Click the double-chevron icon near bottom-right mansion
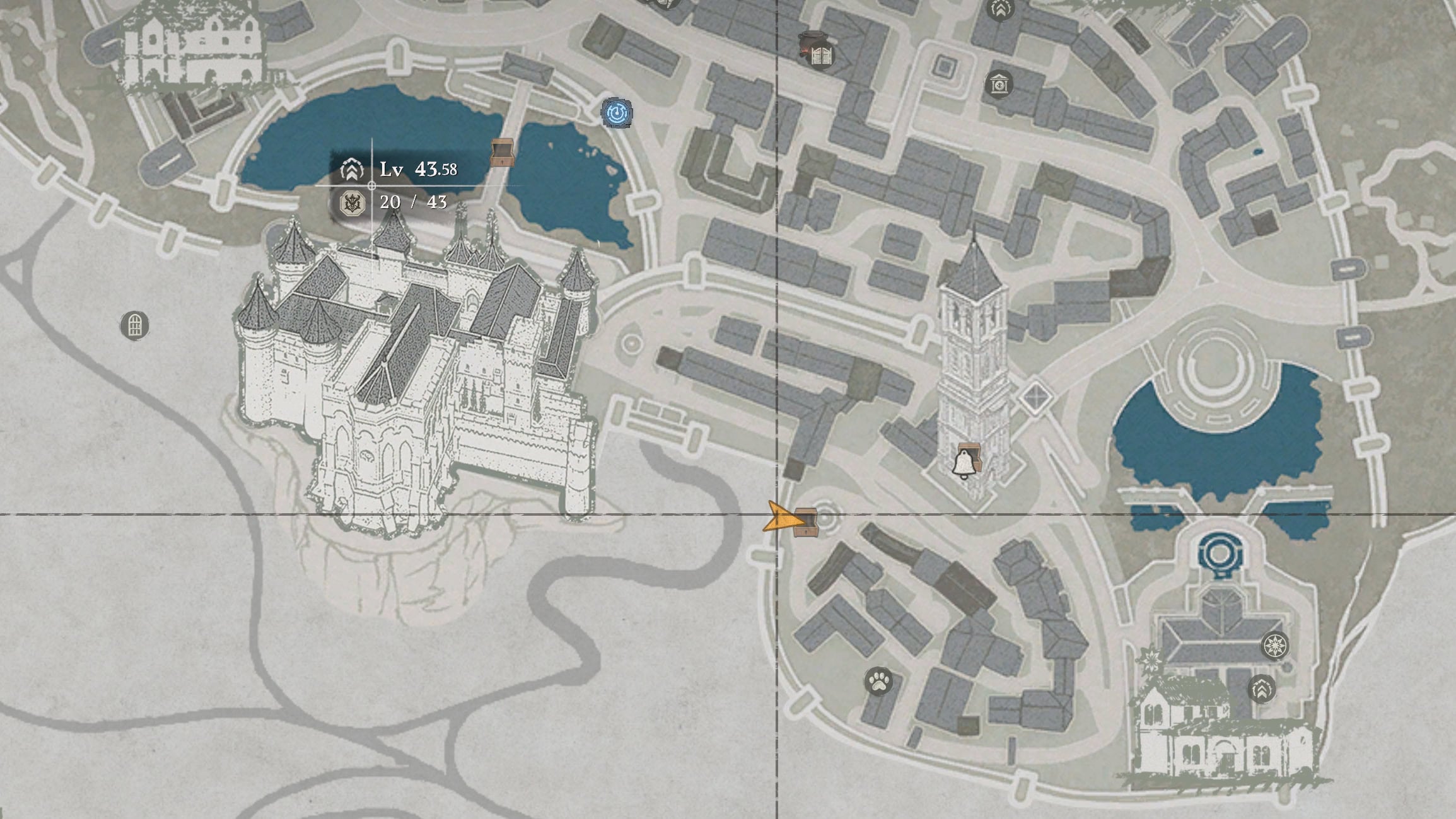Image resolution: width=1456 pixels, height=819 pixels. click(x=1261, y=690)
